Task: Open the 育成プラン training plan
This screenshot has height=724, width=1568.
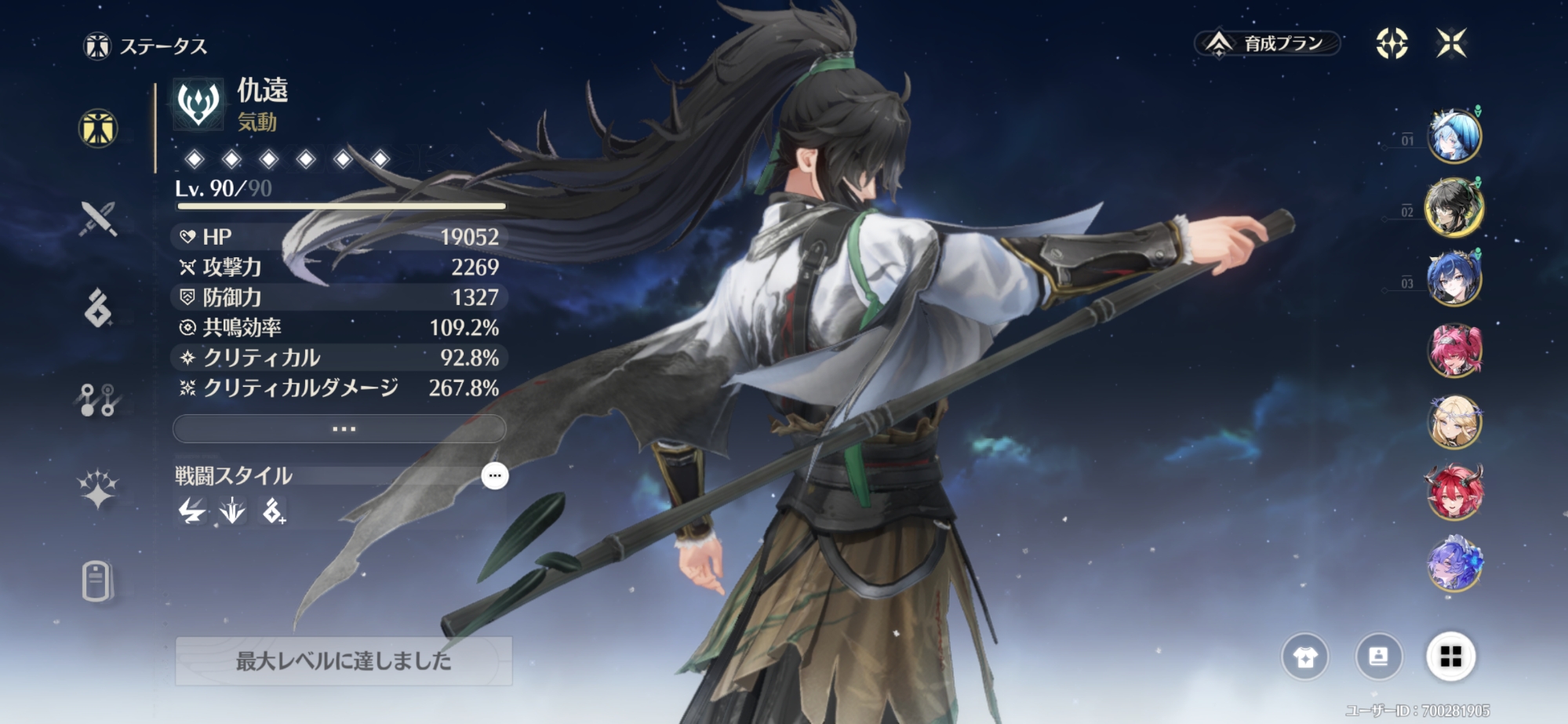Action: pyautogui.click(x=1268, y=43)
